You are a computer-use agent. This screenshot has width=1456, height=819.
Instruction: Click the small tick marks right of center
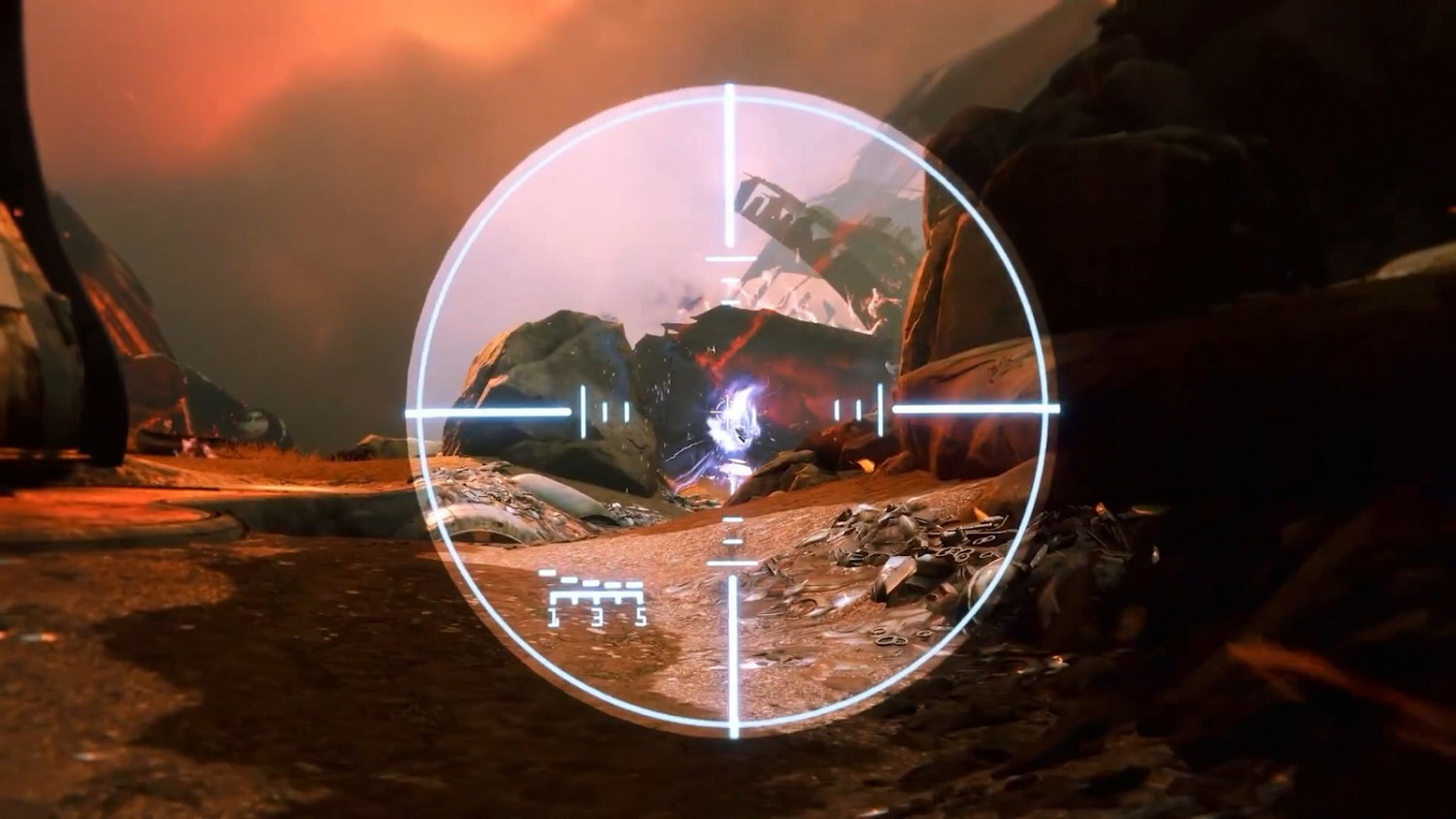pos(849,410)
